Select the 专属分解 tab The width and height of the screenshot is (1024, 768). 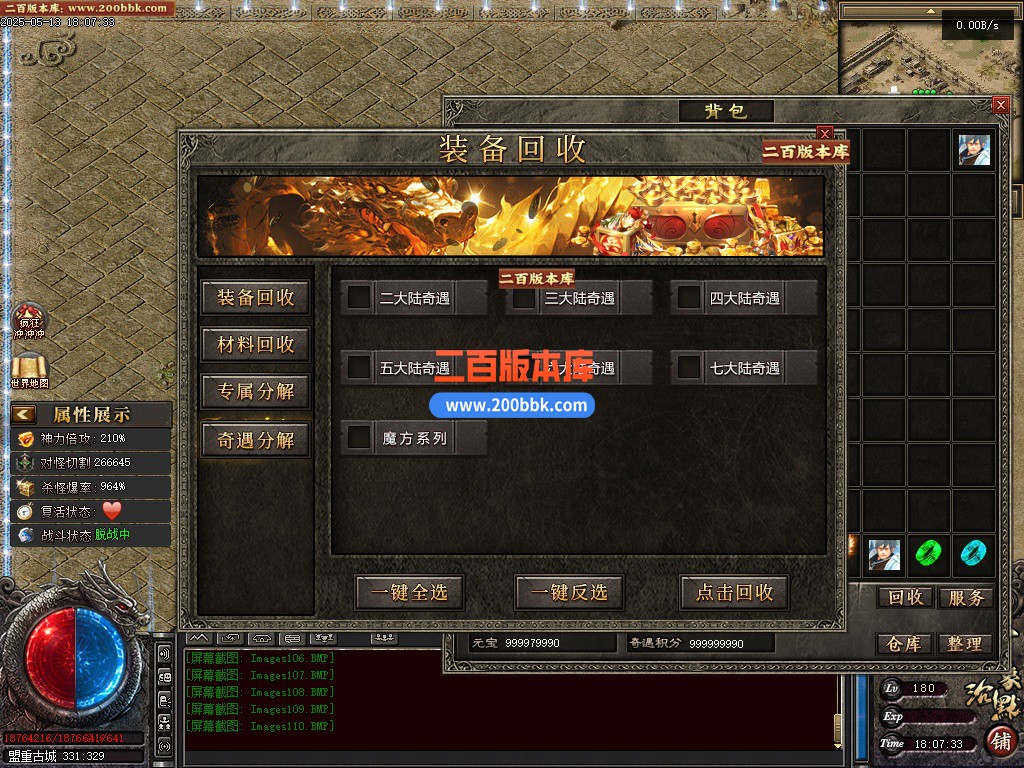[x=255, y=392]
